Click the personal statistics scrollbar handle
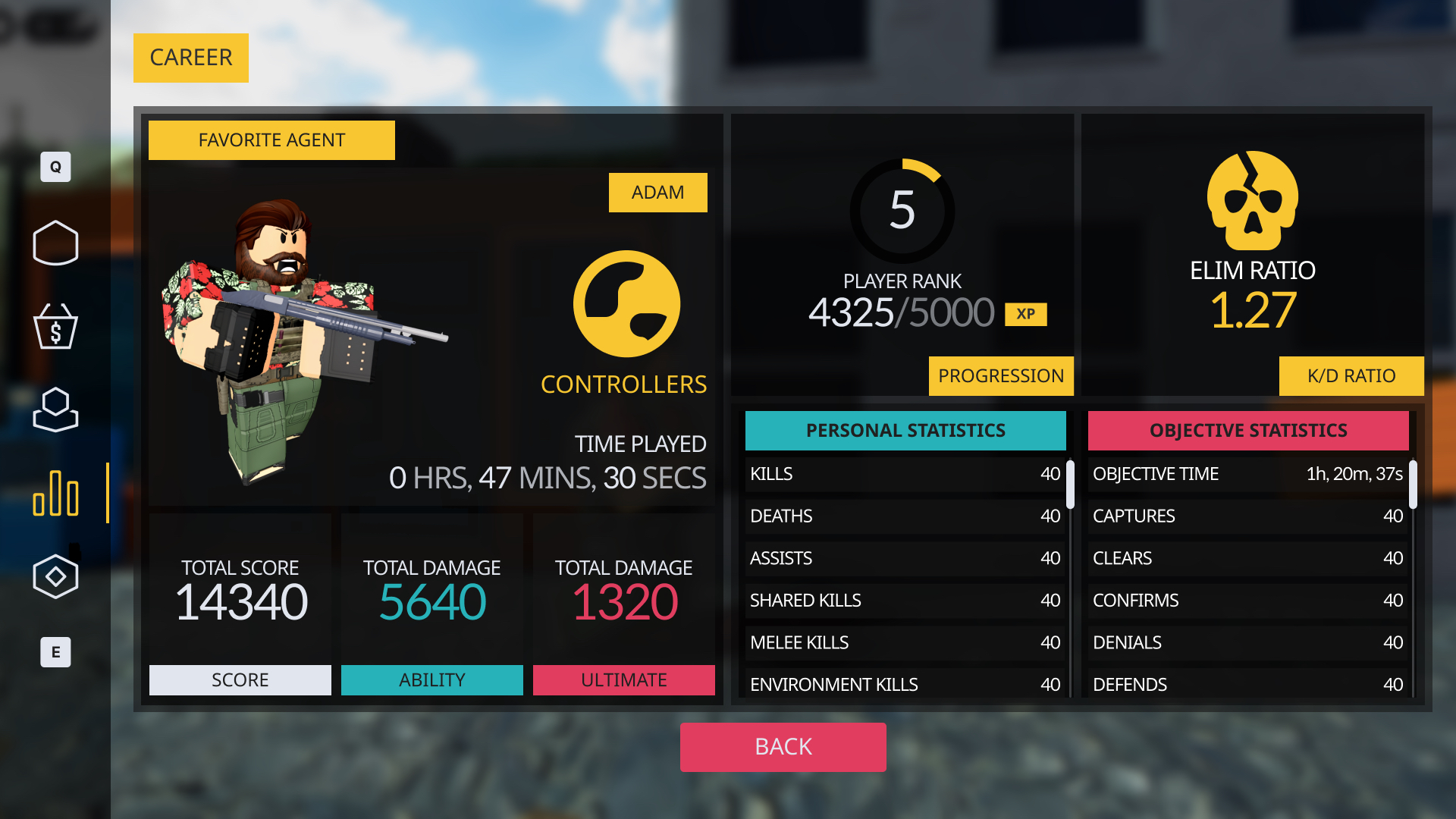The image size is (1456, 819). pos(1070,485)
